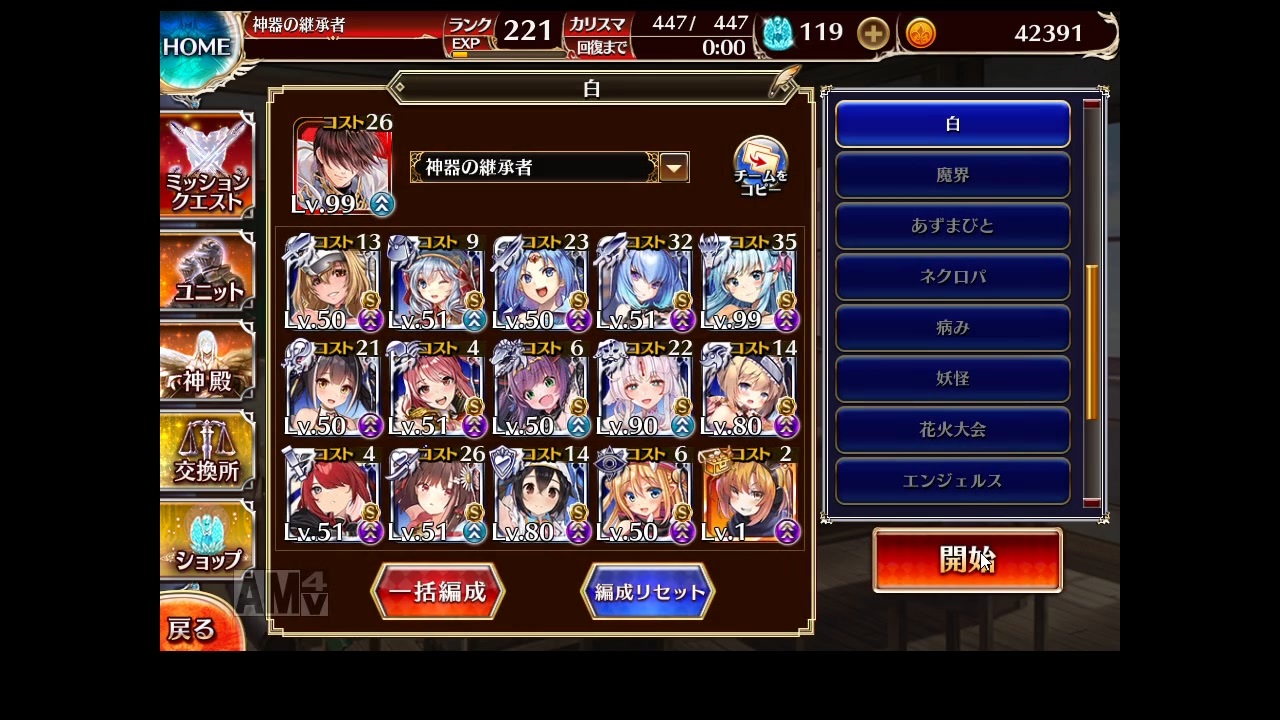The image size is (1280, 720).
Task: Click the 編成リセット formation reset button
Action: (648, 591)
